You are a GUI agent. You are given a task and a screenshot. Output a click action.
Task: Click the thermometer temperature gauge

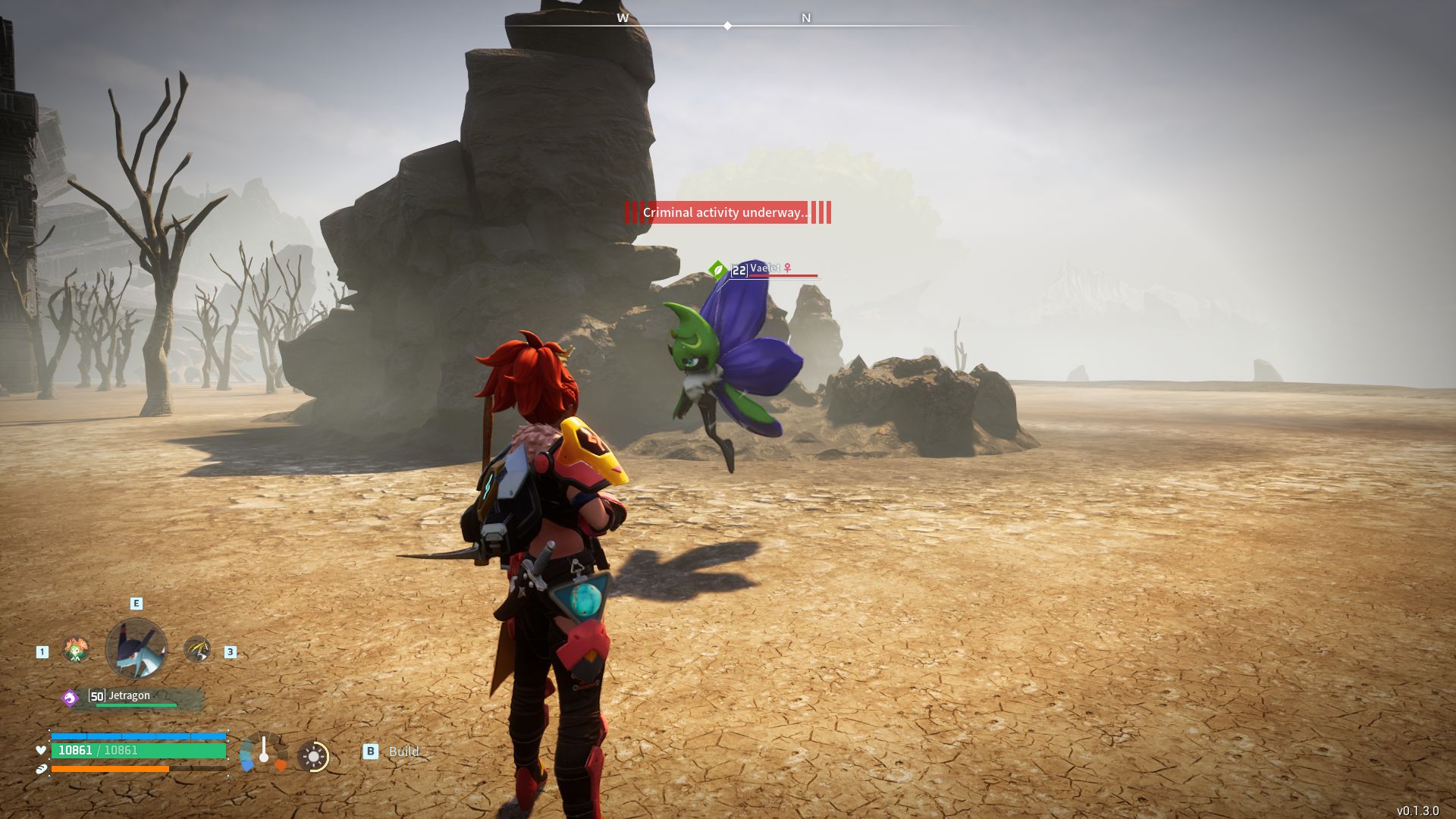[x=263, y=752]
